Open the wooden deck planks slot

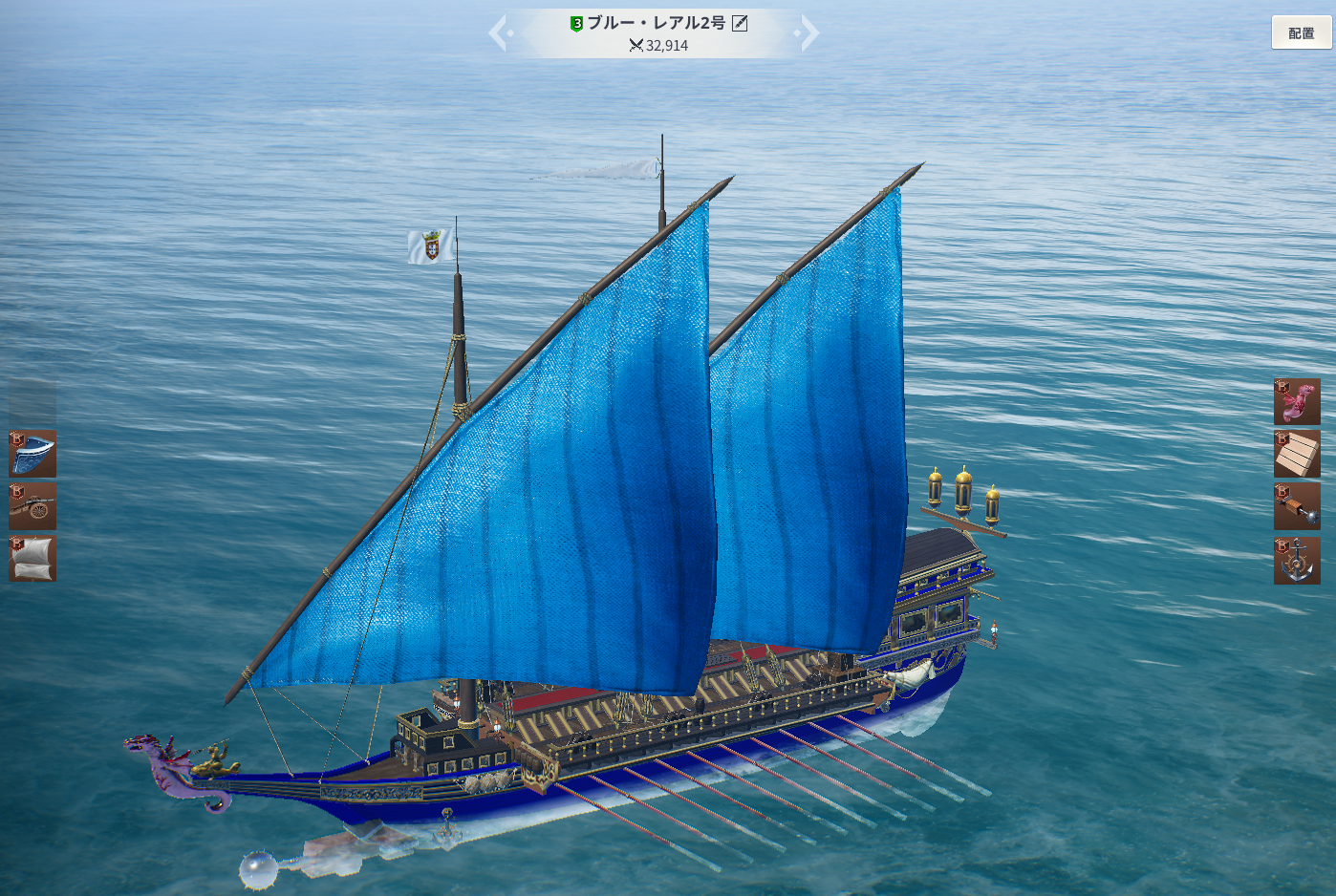point(1297,454)
